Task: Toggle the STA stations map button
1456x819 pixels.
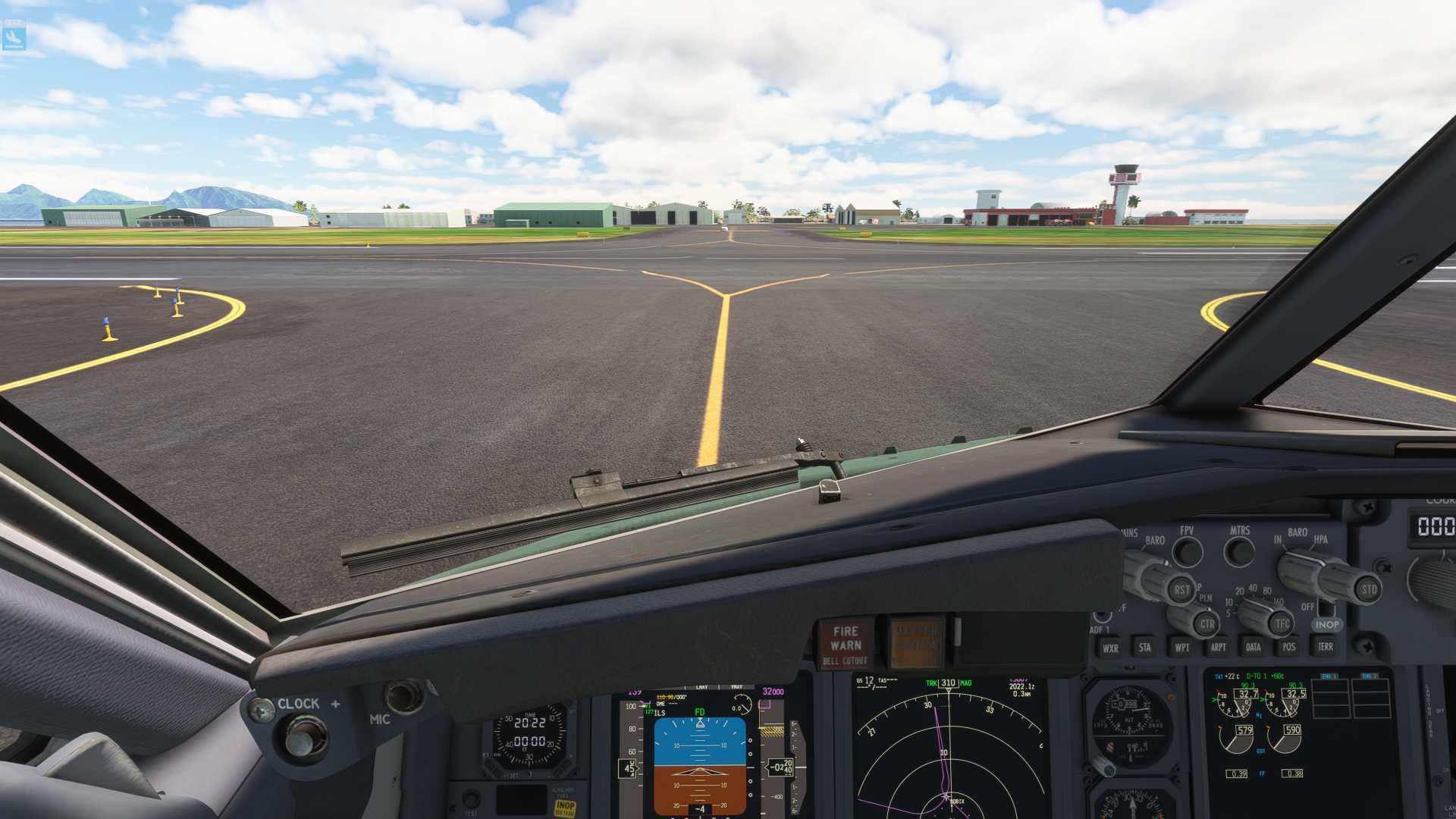Action: click(1145, 648)
